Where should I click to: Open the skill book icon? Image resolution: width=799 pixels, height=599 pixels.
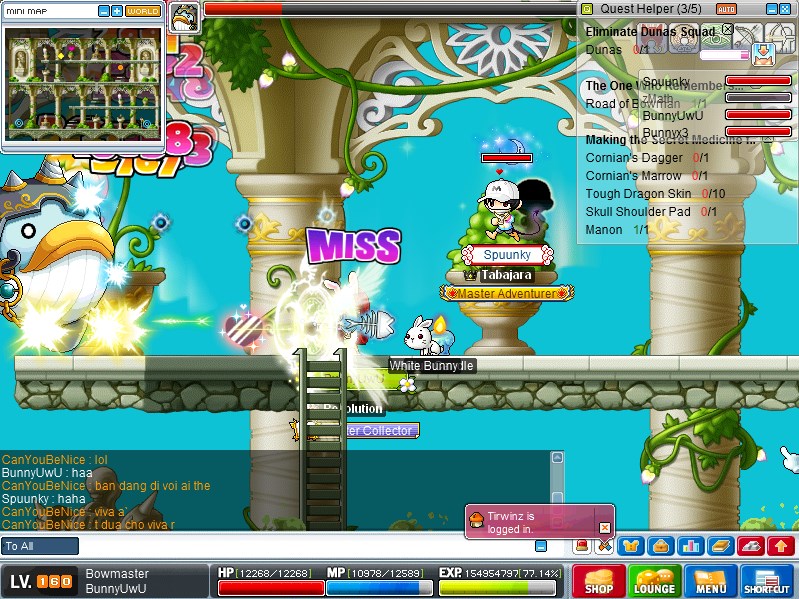pyautogui.click(x=721, y=546)
